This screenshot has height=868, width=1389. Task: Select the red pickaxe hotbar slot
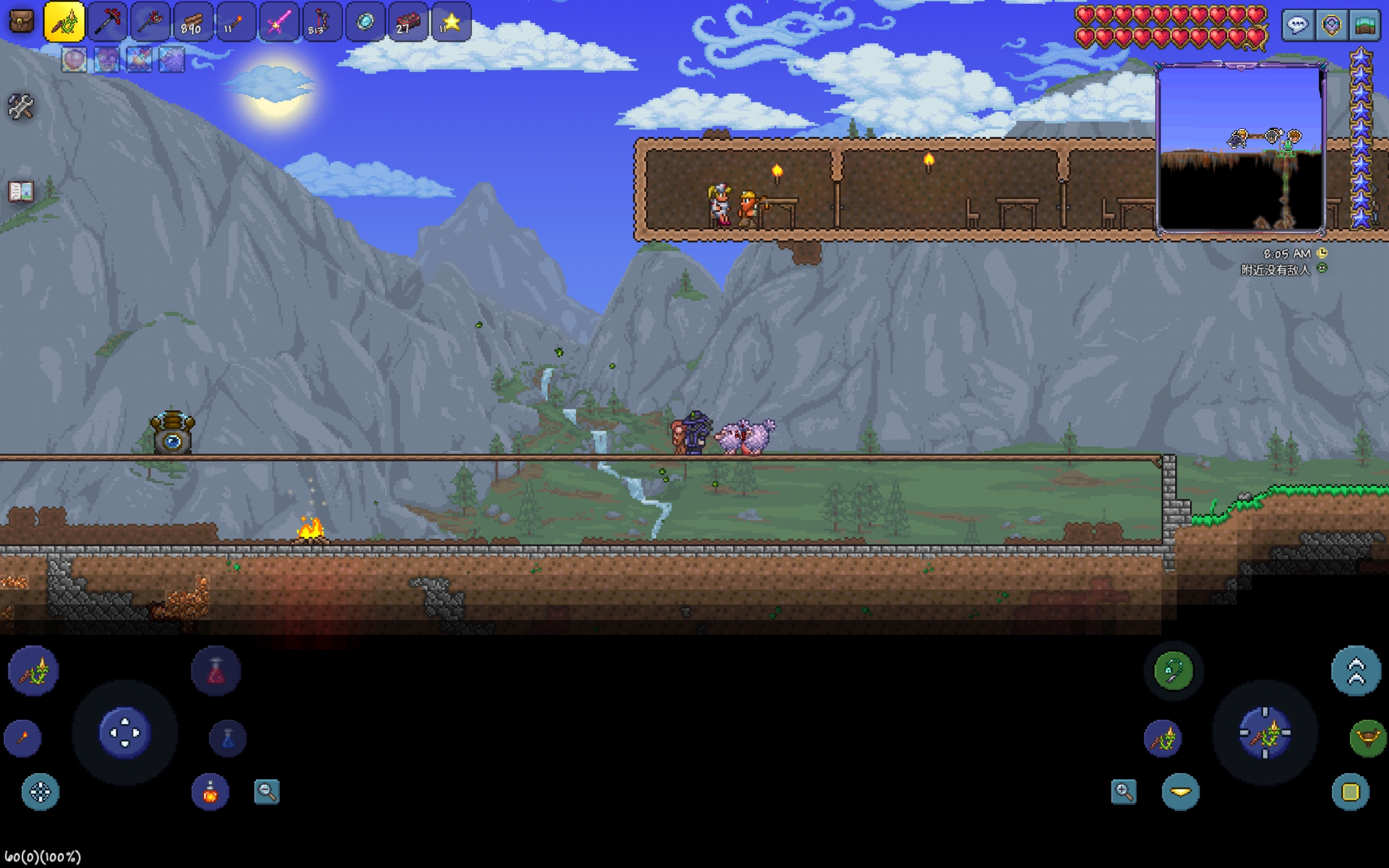[107, 22]
